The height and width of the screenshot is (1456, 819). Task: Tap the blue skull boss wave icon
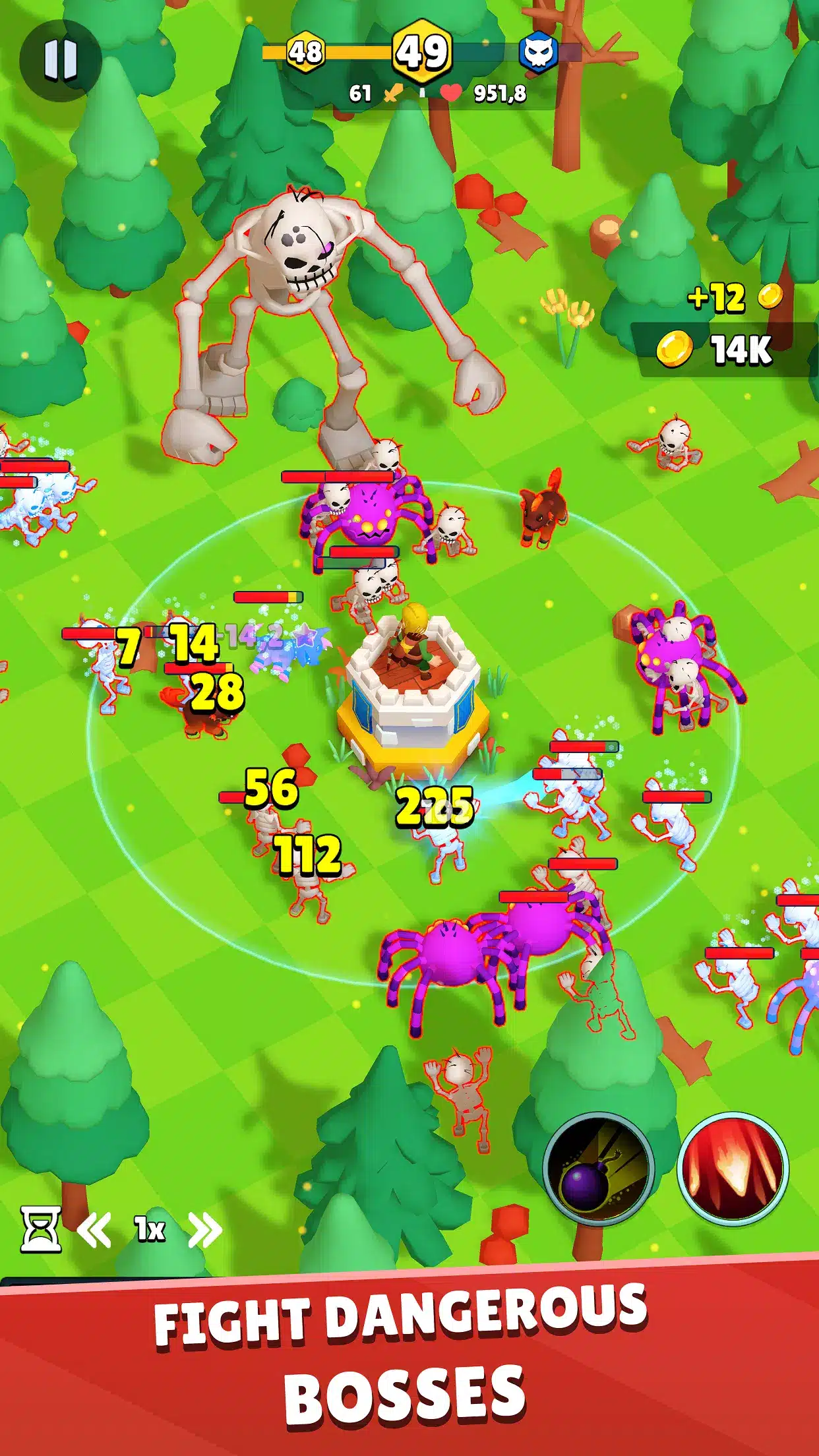[x=538, y=53]
